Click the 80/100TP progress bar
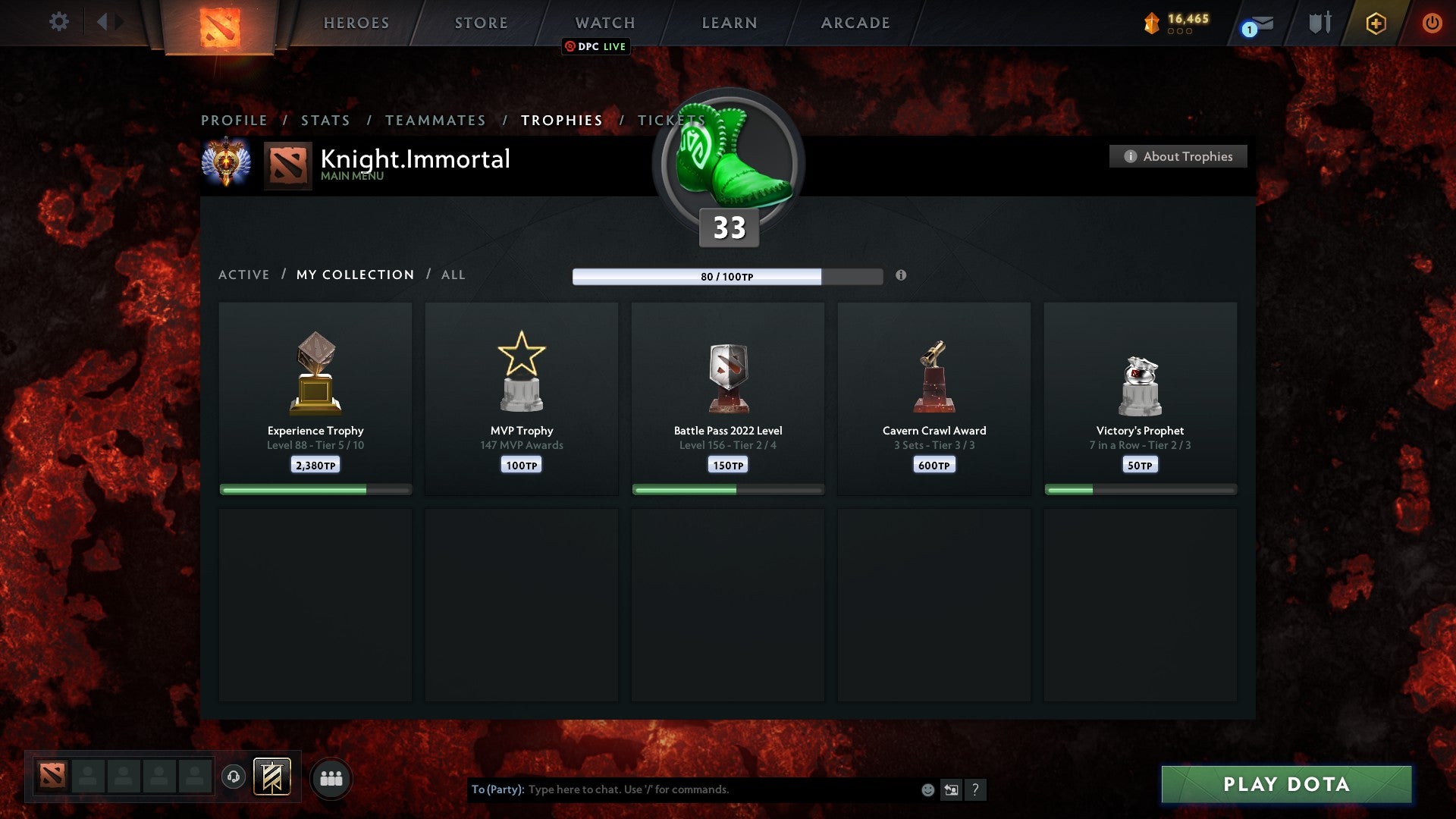The height and width of the screenshot is (819, 1456). [x=726, y=277]
